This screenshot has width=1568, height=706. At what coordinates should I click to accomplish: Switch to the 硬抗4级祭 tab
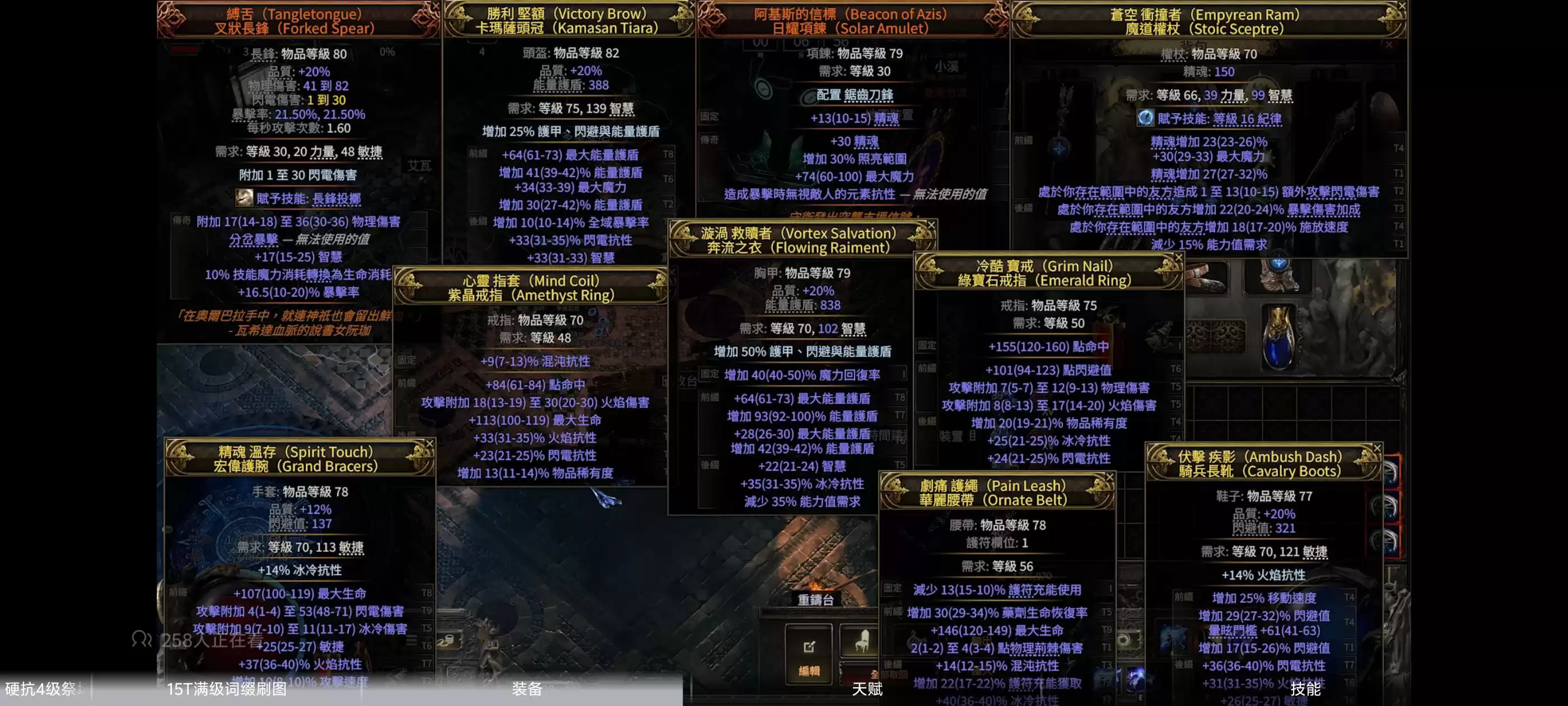[x=40, y=689]
